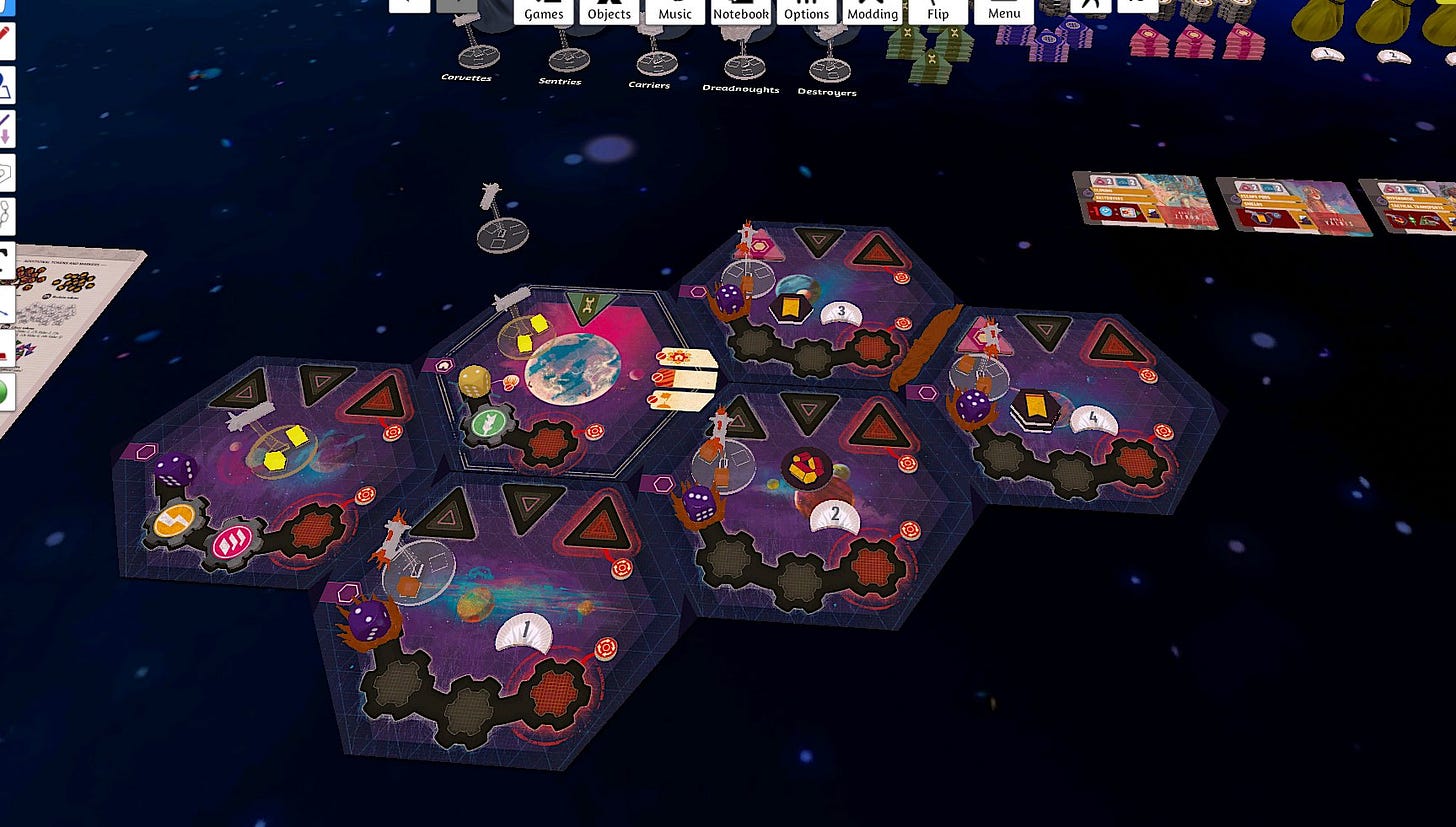Open the Notebook

pos(741,11)
